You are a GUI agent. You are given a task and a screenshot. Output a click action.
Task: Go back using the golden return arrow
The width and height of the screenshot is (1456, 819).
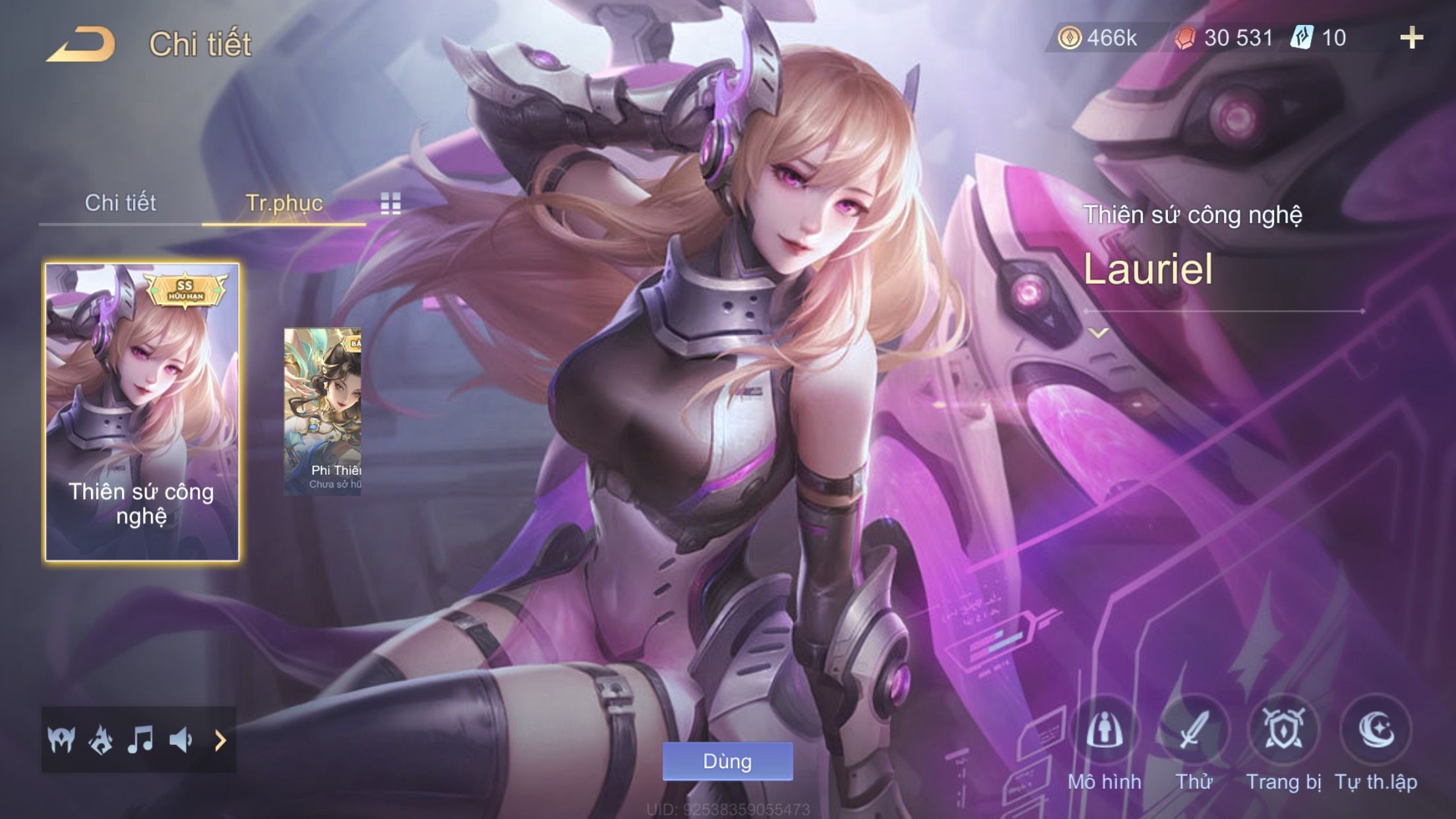[82, 44]
